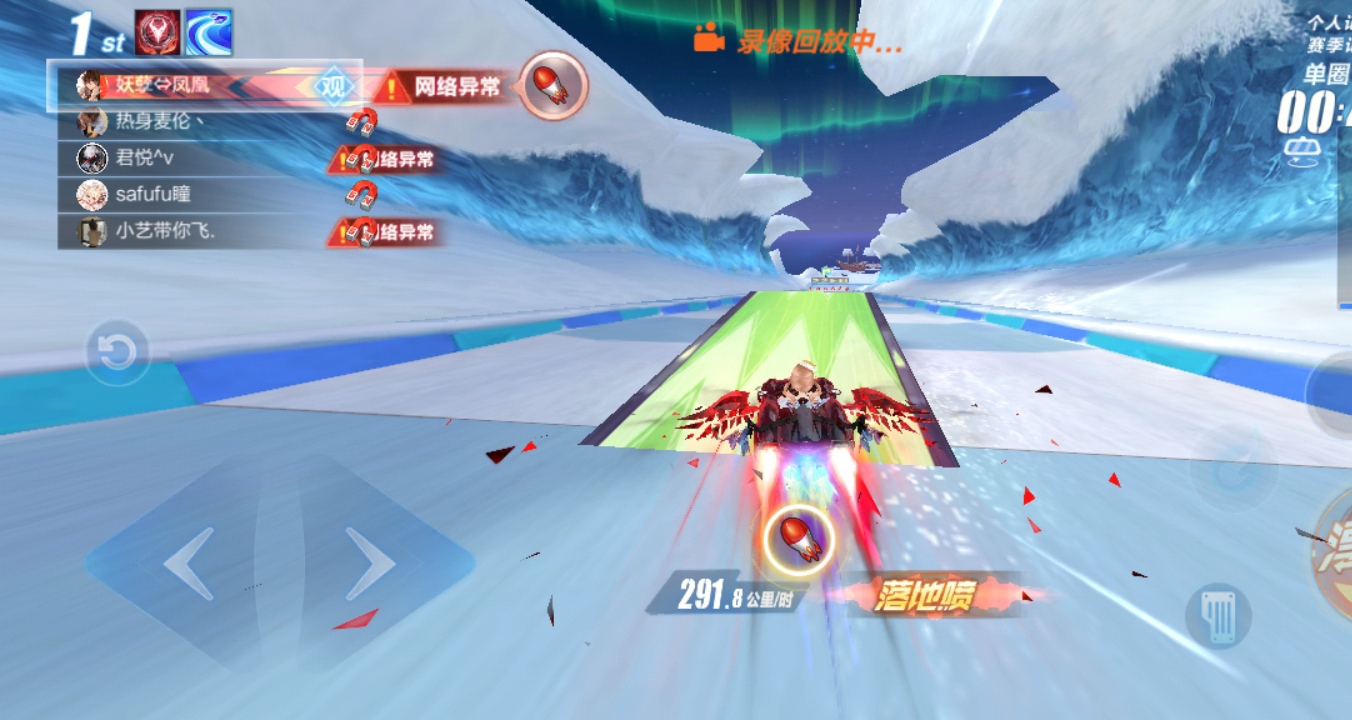The image size is (1352, 720).
Task: Click the 观 spectate badge
Action: click(333, 86)
